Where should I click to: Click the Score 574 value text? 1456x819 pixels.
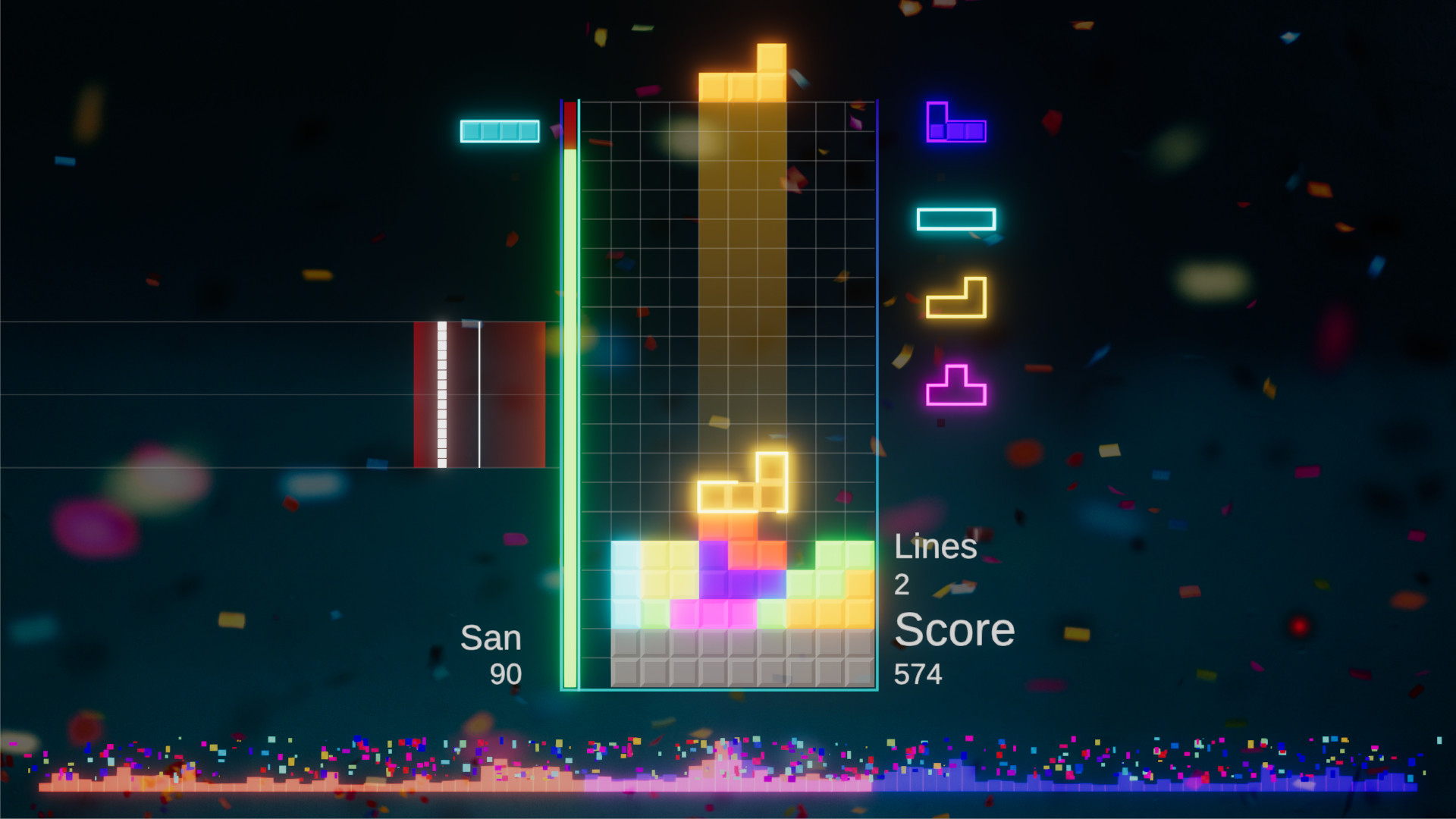tap(918, 673)
